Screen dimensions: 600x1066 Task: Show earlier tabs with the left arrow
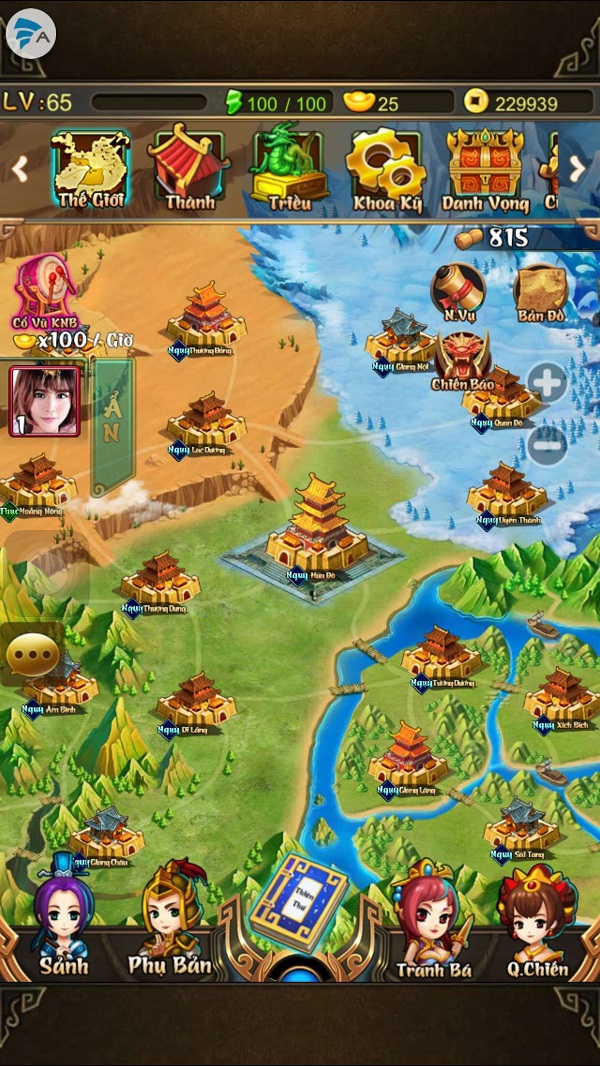[x=20, y=169]
